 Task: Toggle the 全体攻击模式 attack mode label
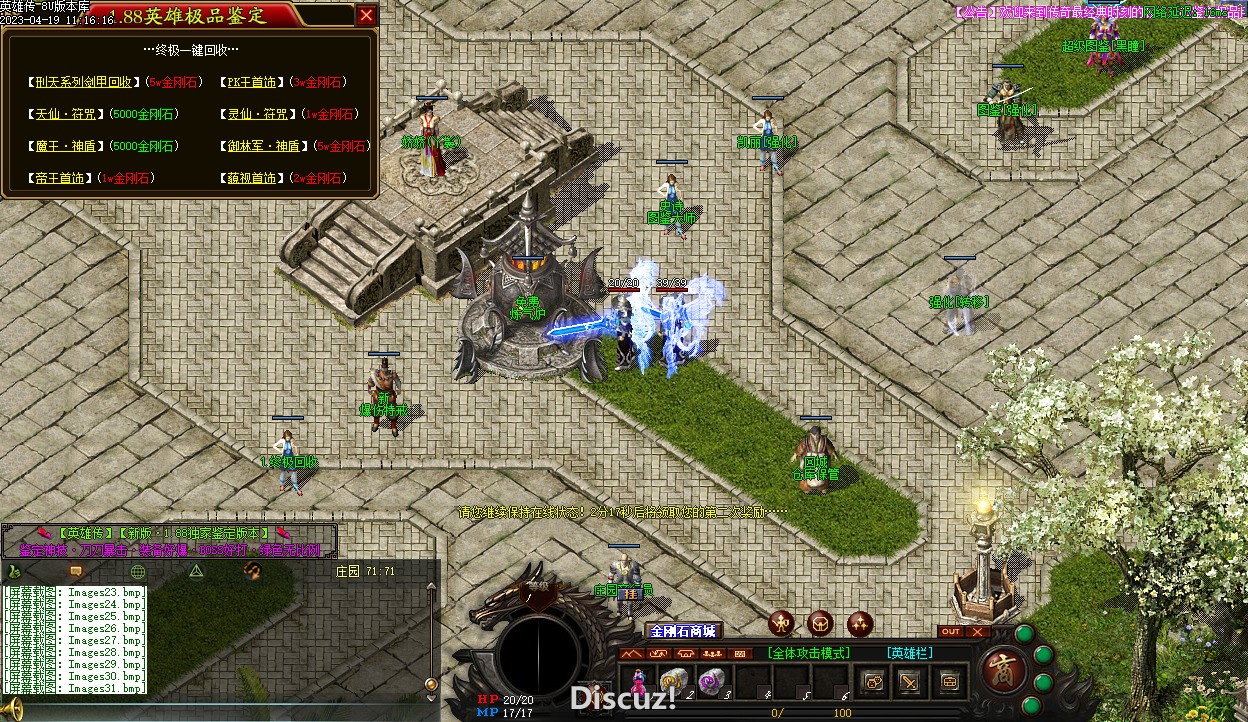click(x=810, y=653)
